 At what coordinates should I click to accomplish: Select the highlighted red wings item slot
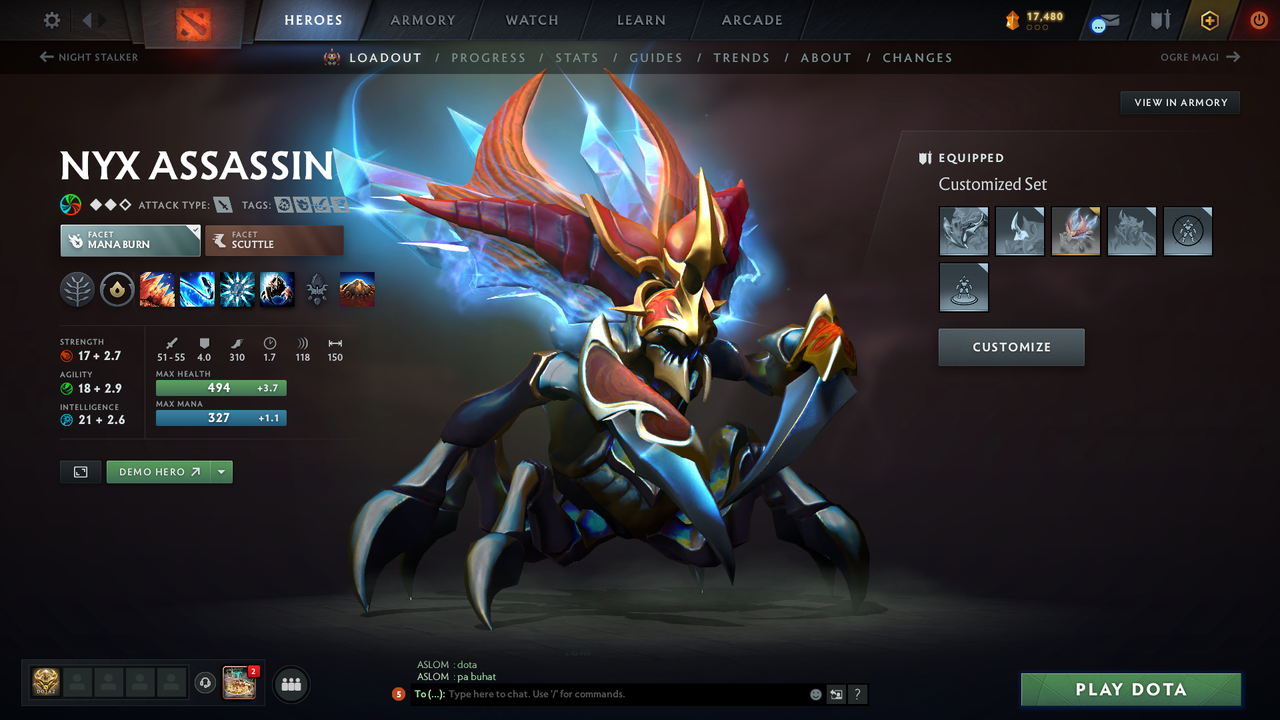pos(1075,231)
